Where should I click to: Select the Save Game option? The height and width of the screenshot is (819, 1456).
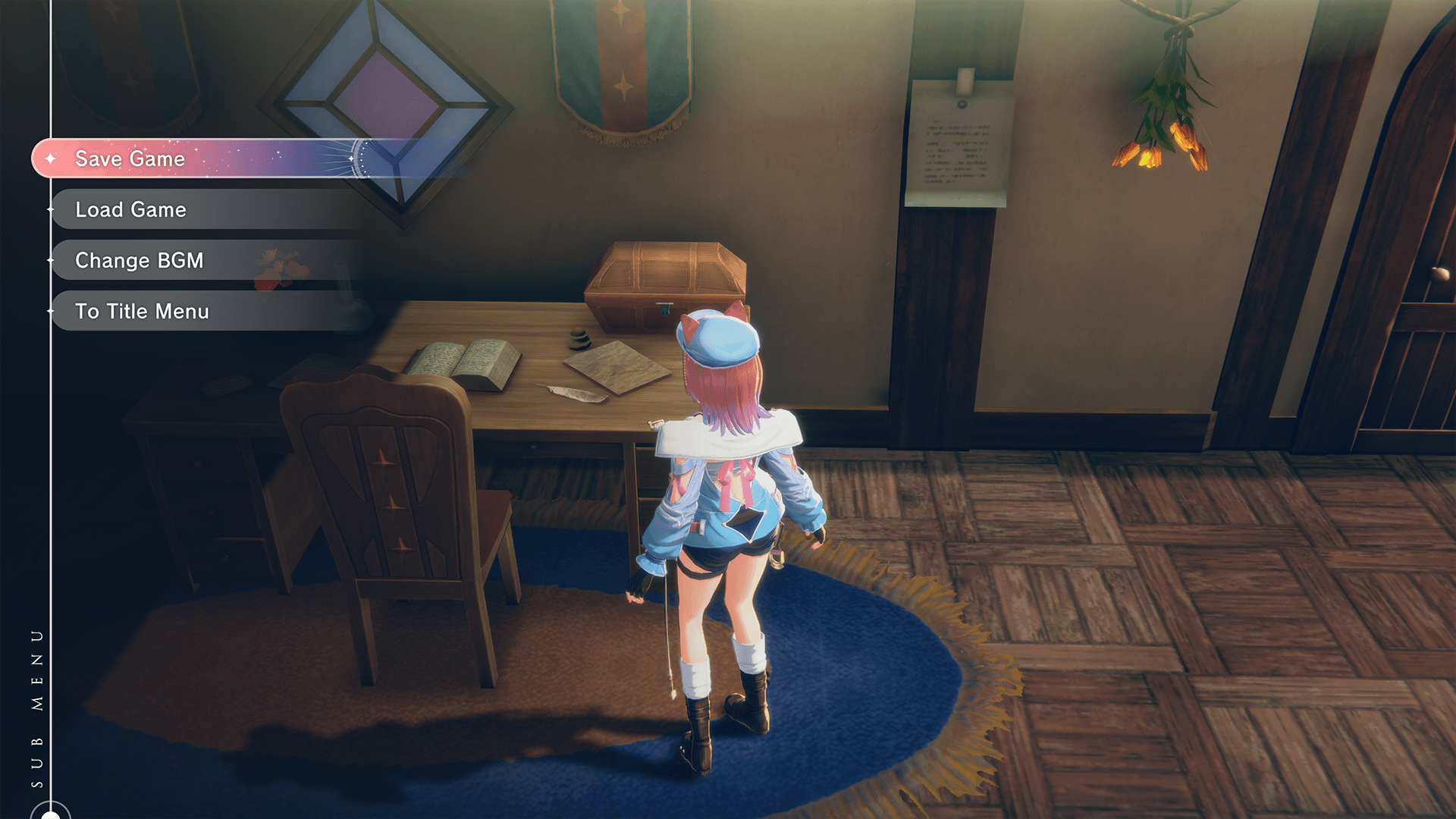[130, 158]
